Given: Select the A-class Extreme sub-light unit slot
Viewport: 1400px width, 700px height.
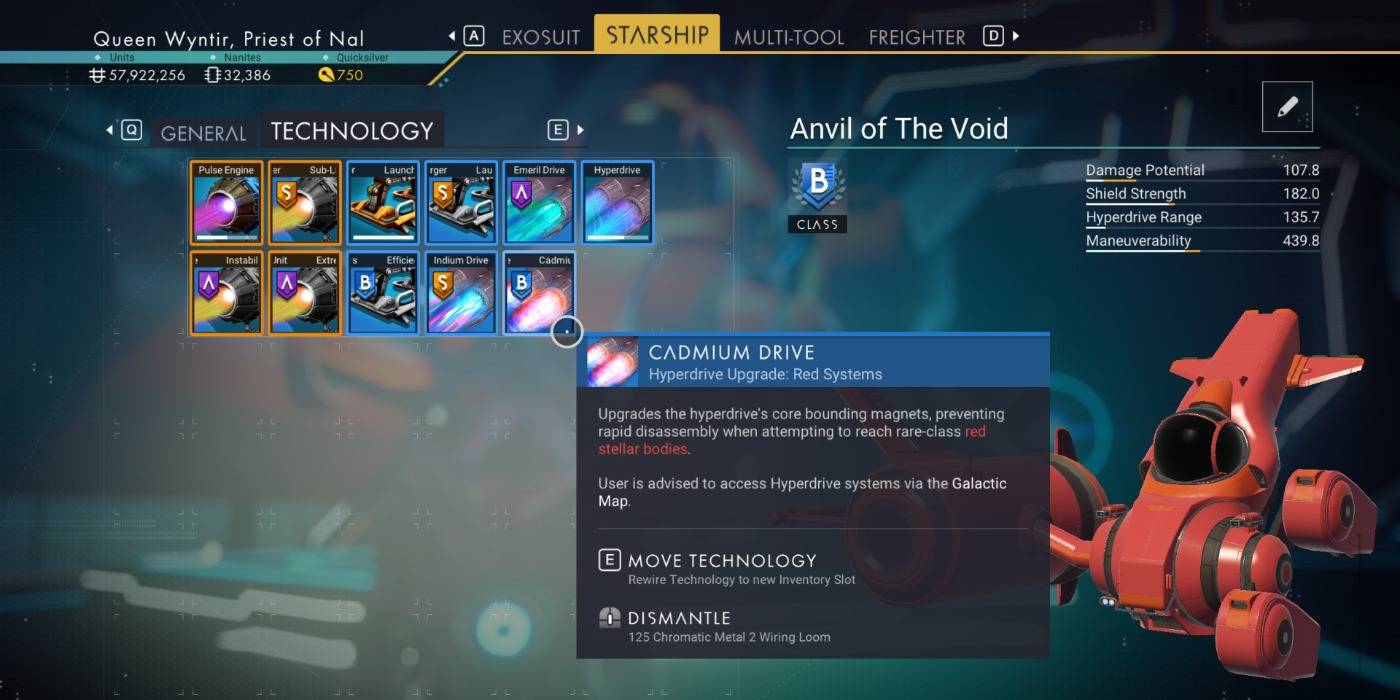Looking at the screenshot, I should click(305, 293).
